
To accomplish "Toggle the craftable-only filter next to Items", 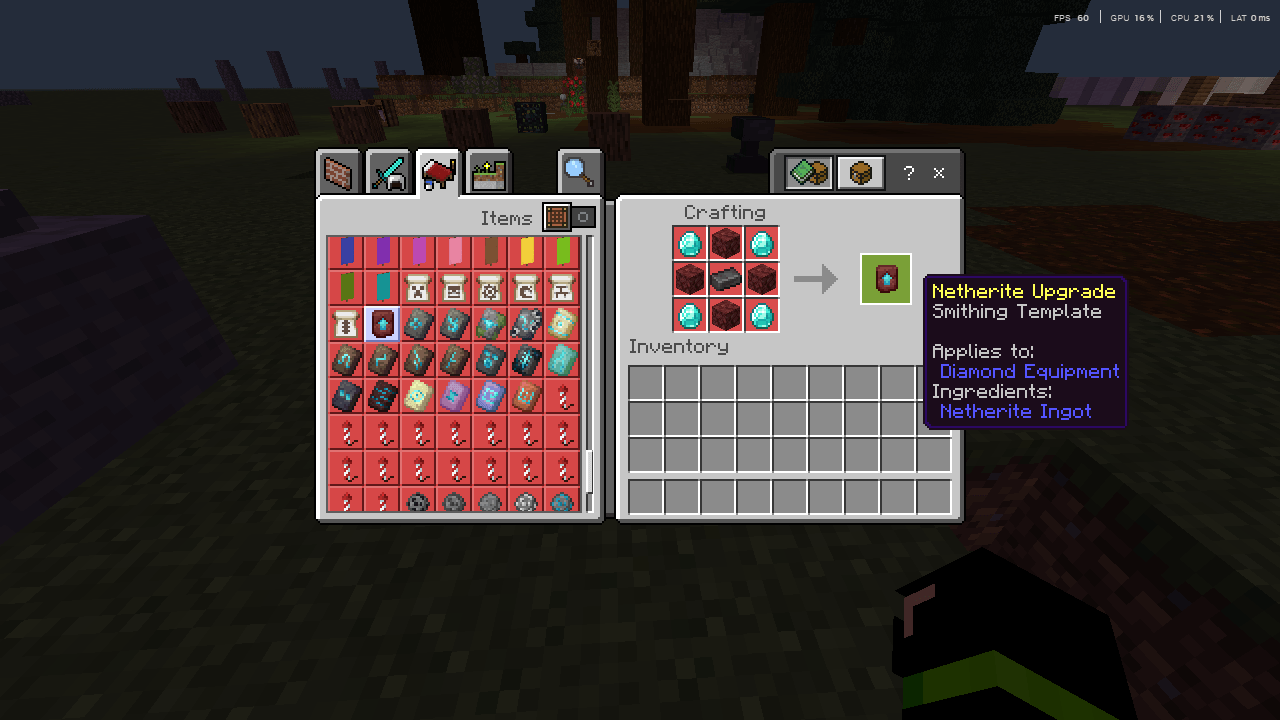I will coord(583,218).
